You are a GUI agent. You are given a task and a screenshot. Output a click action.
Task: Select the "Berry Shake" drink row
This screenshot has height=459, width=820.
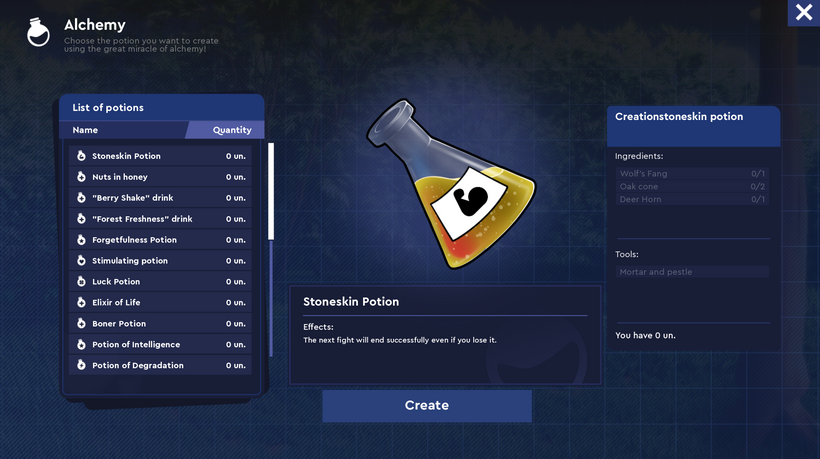(x=160, y=198)
